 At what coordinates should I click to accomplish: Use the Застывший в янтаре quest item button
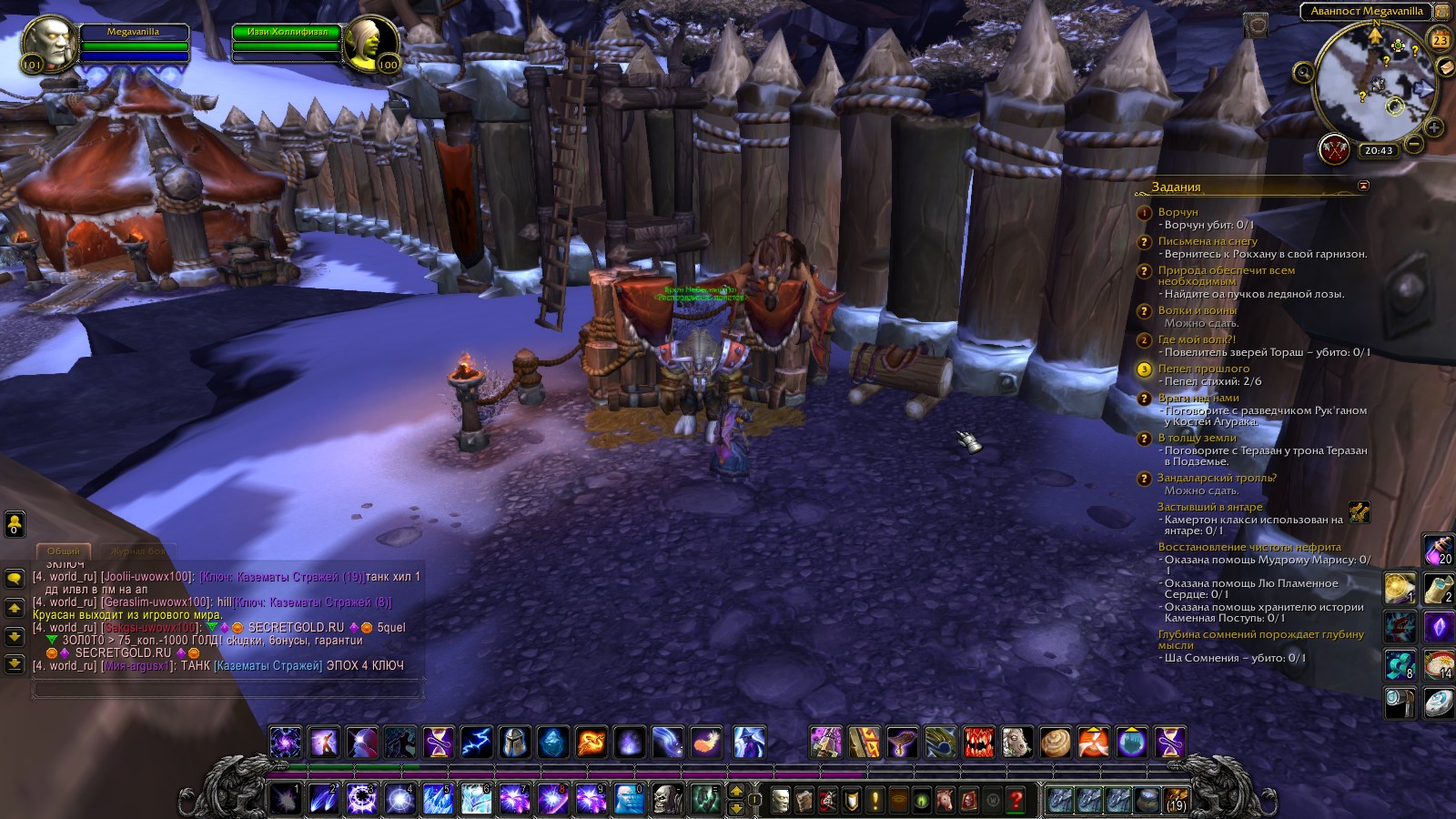pos(1359,512)
